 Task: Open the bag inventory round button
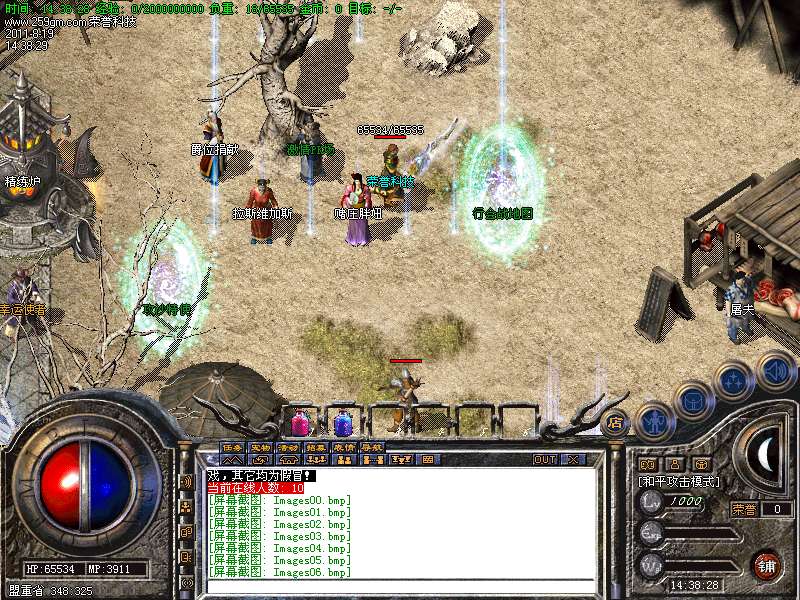pos(694,400)
